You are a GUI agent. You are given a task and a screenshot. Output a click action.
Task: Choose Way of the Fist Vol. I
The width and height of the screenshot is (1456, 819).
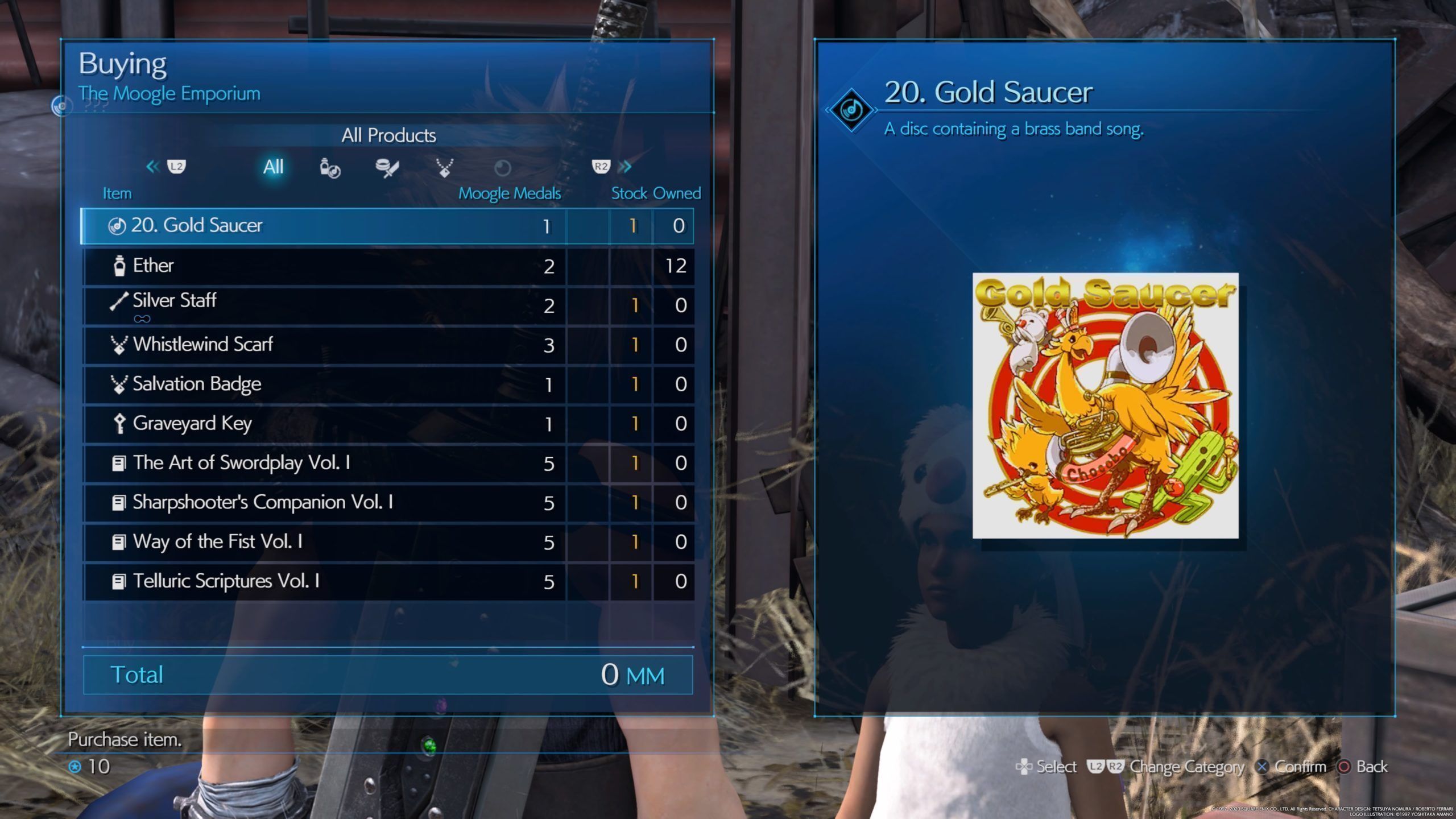tap(387, 541)
